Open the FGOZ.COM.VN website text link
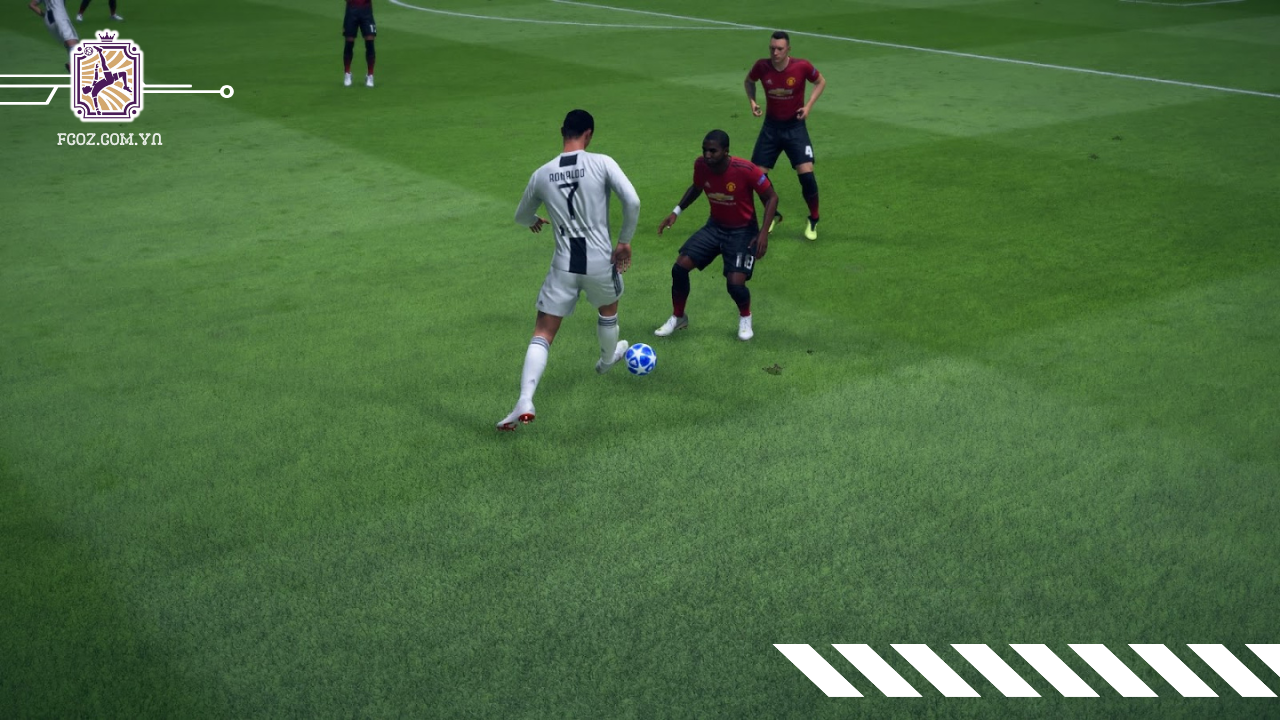Screen dimensions: 1280x720 coord(110,139)
